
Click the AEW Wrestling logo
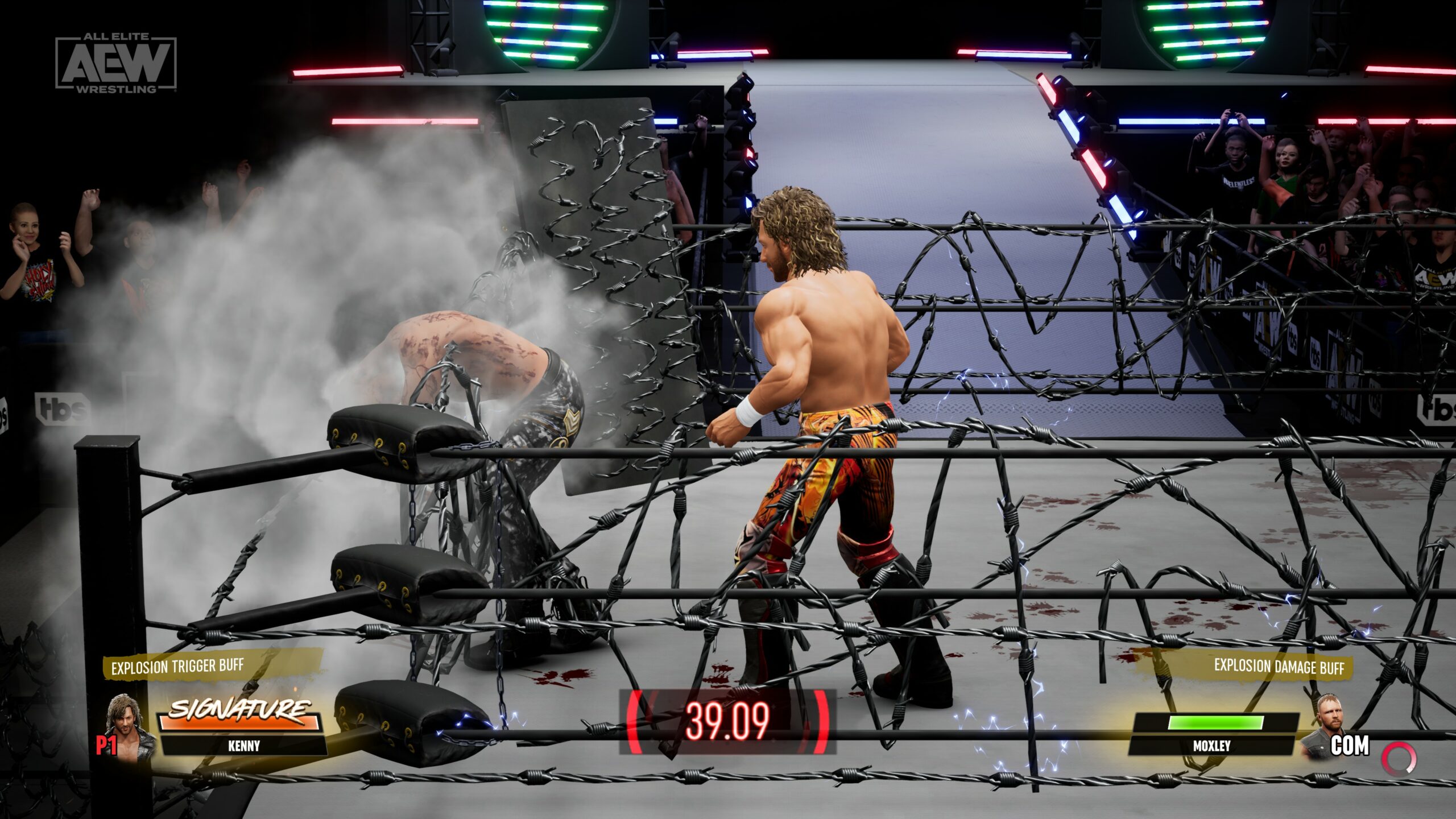pyautogui.click(x=116, y=63)
